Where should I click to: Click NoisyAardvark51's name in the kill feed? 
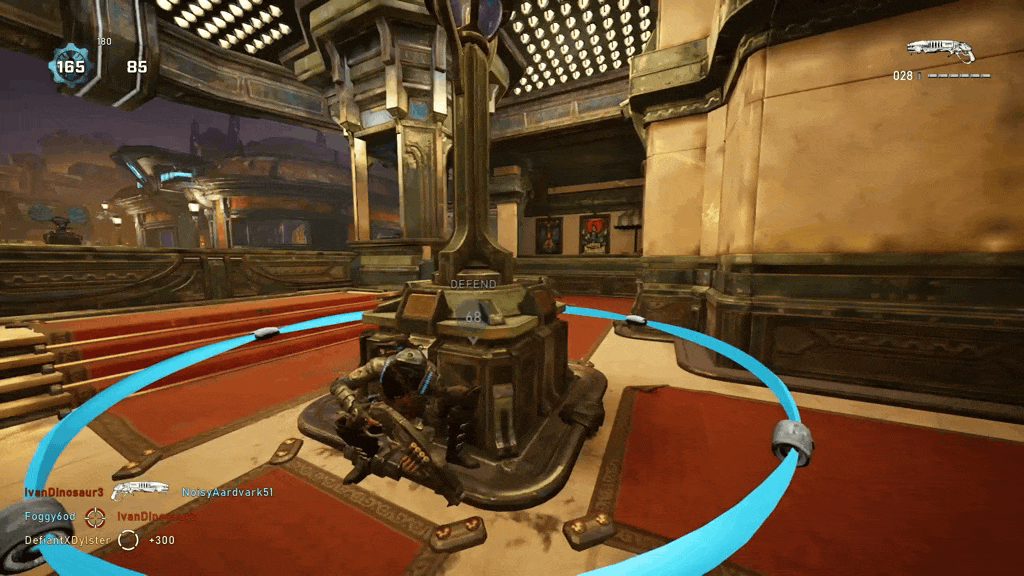click(x=228, y=492)
